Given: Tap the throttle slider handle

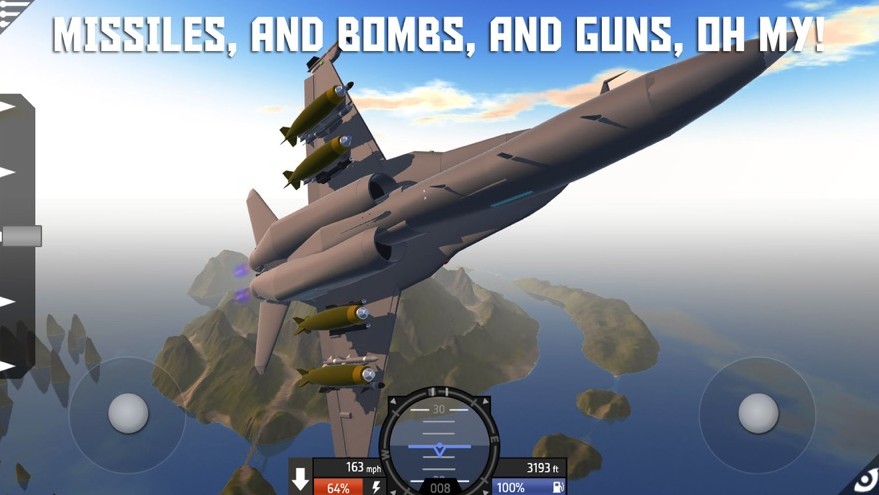Looking at the screenshot, I should tap(21, 236).
